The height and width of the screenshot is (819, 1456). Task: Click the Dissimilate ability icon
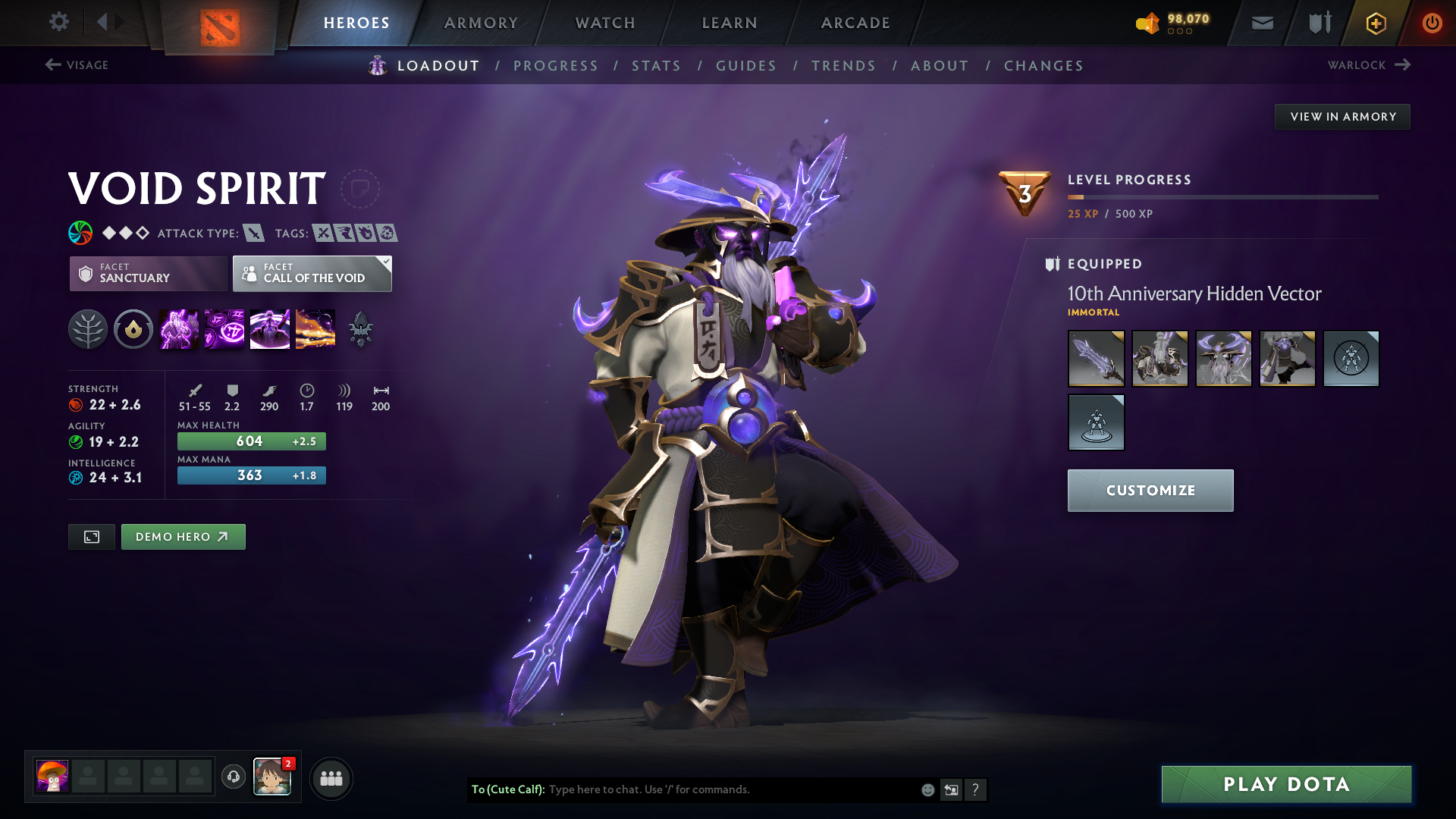(x=224, y=328)
